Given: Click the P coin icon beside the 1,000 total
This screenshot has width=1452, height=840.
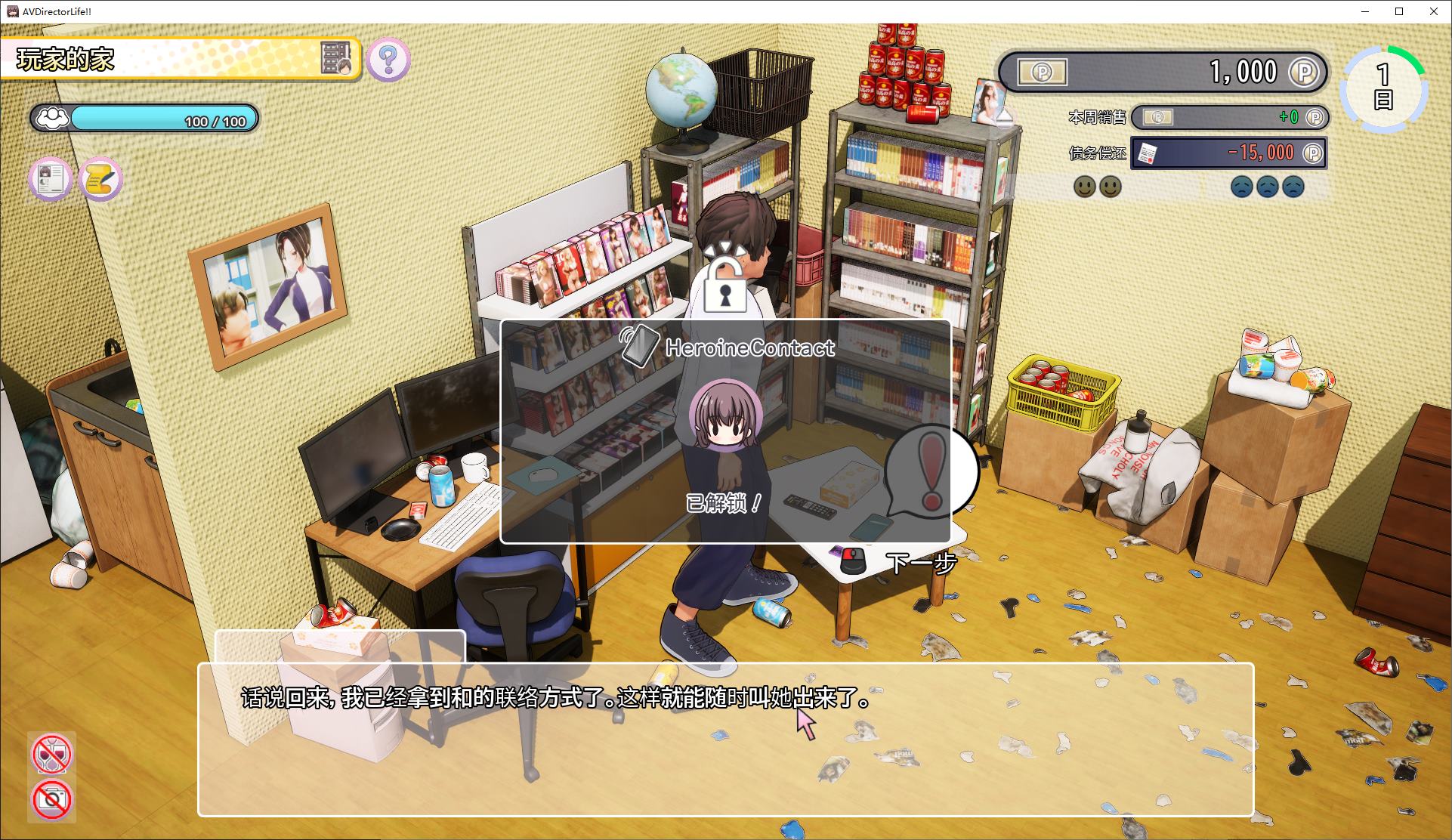Looking at the screenshot, I should (1303, 73).
